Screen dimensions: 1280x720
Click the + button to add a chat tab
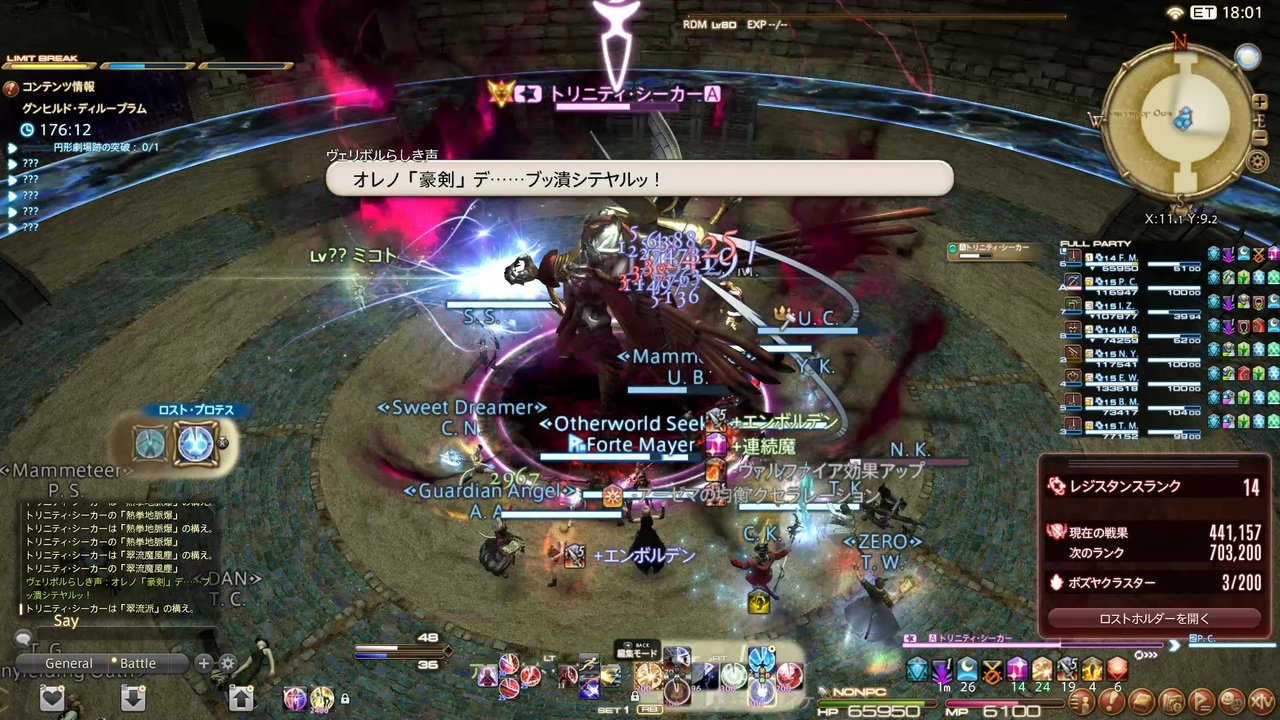pos(204,663)
